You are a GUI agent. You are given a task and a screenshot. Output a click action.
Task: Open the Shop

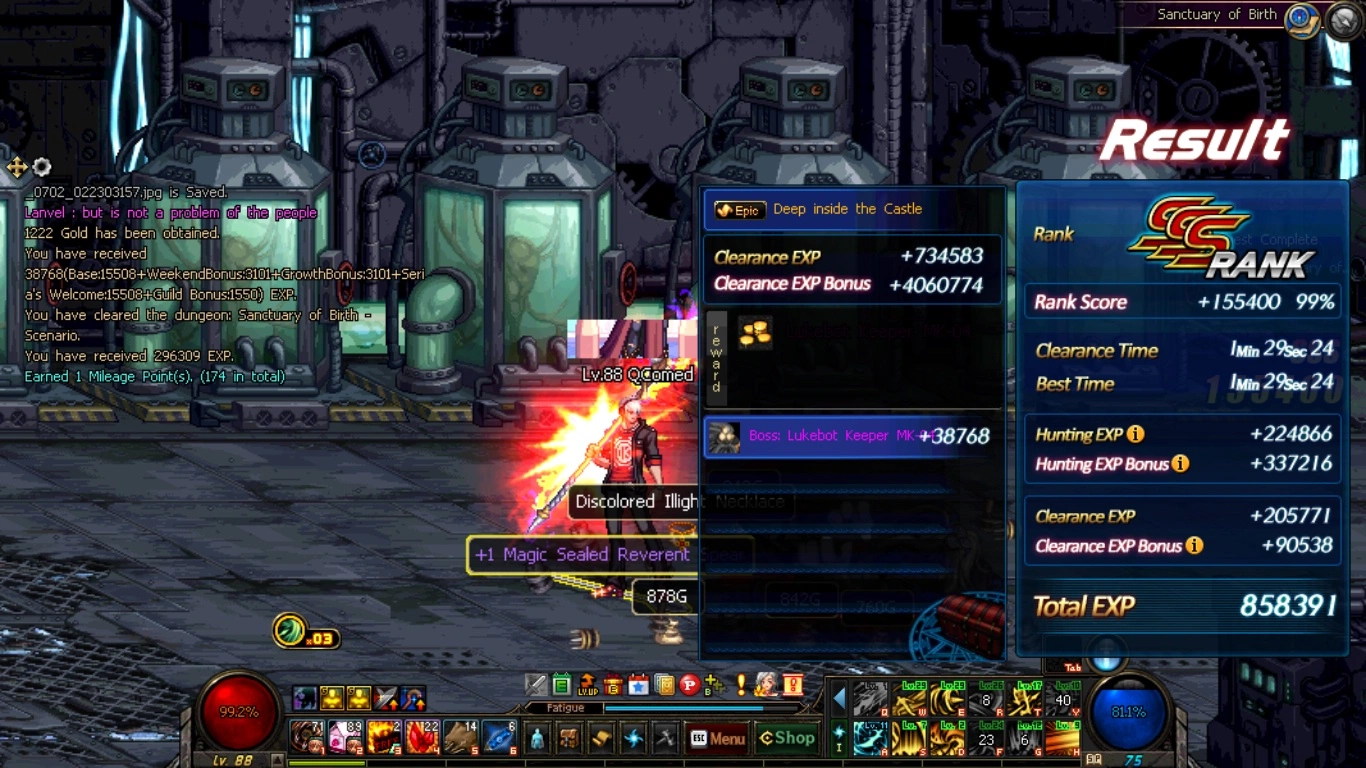[787, 739]
